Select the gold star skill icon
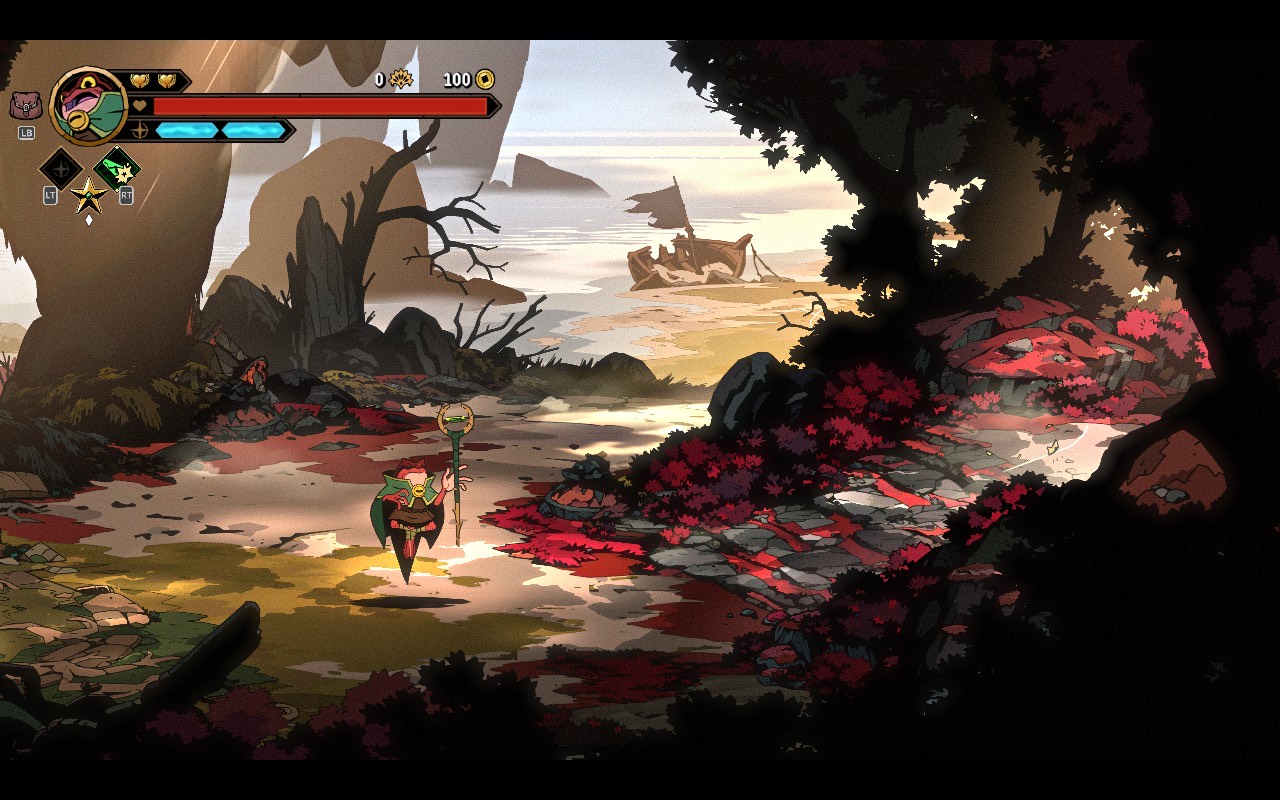 click(x=89, y=194)
